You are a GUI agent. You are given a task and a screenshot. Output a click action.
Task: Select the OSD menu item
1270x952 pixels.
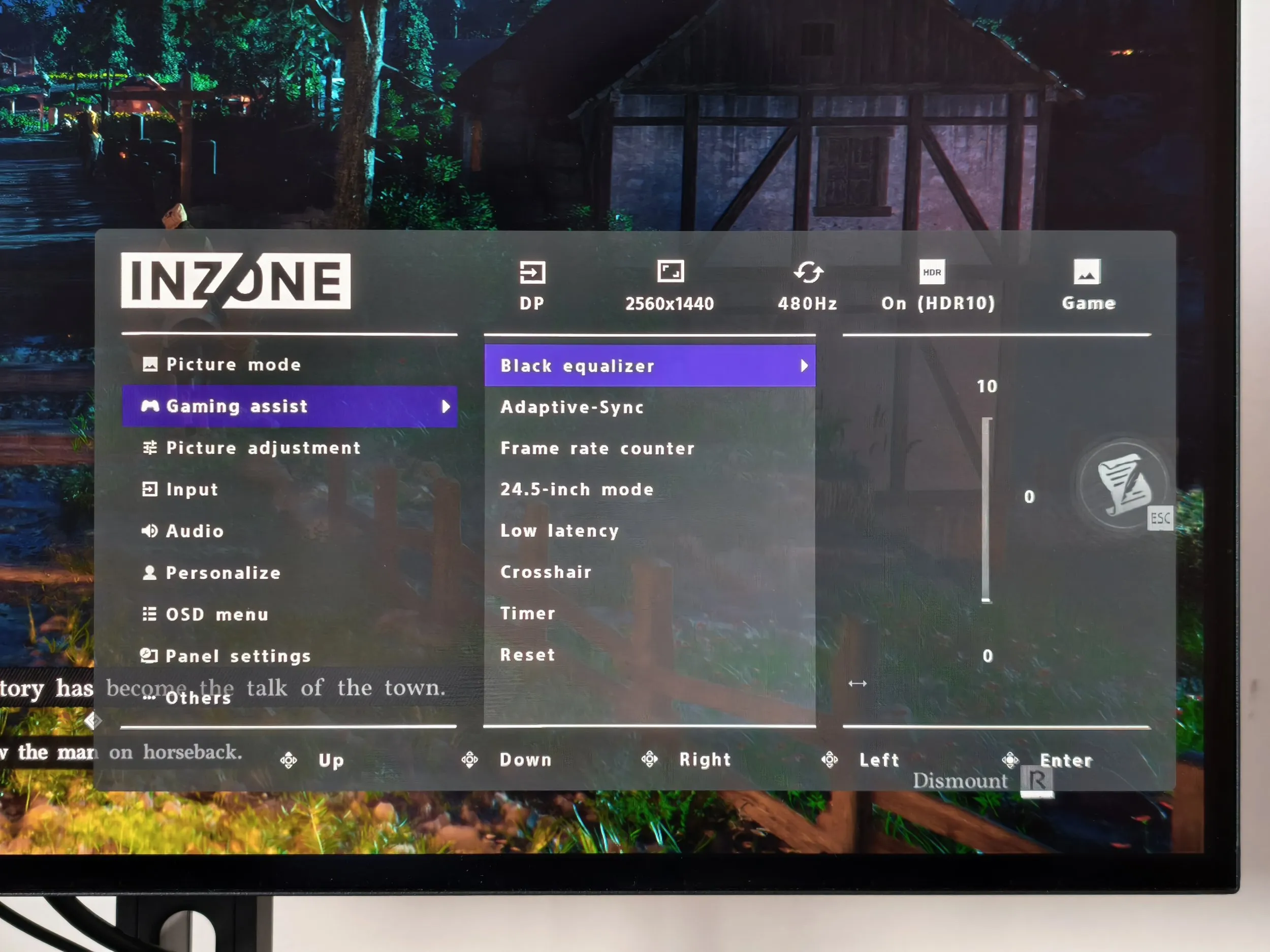[x=216, y=614]
